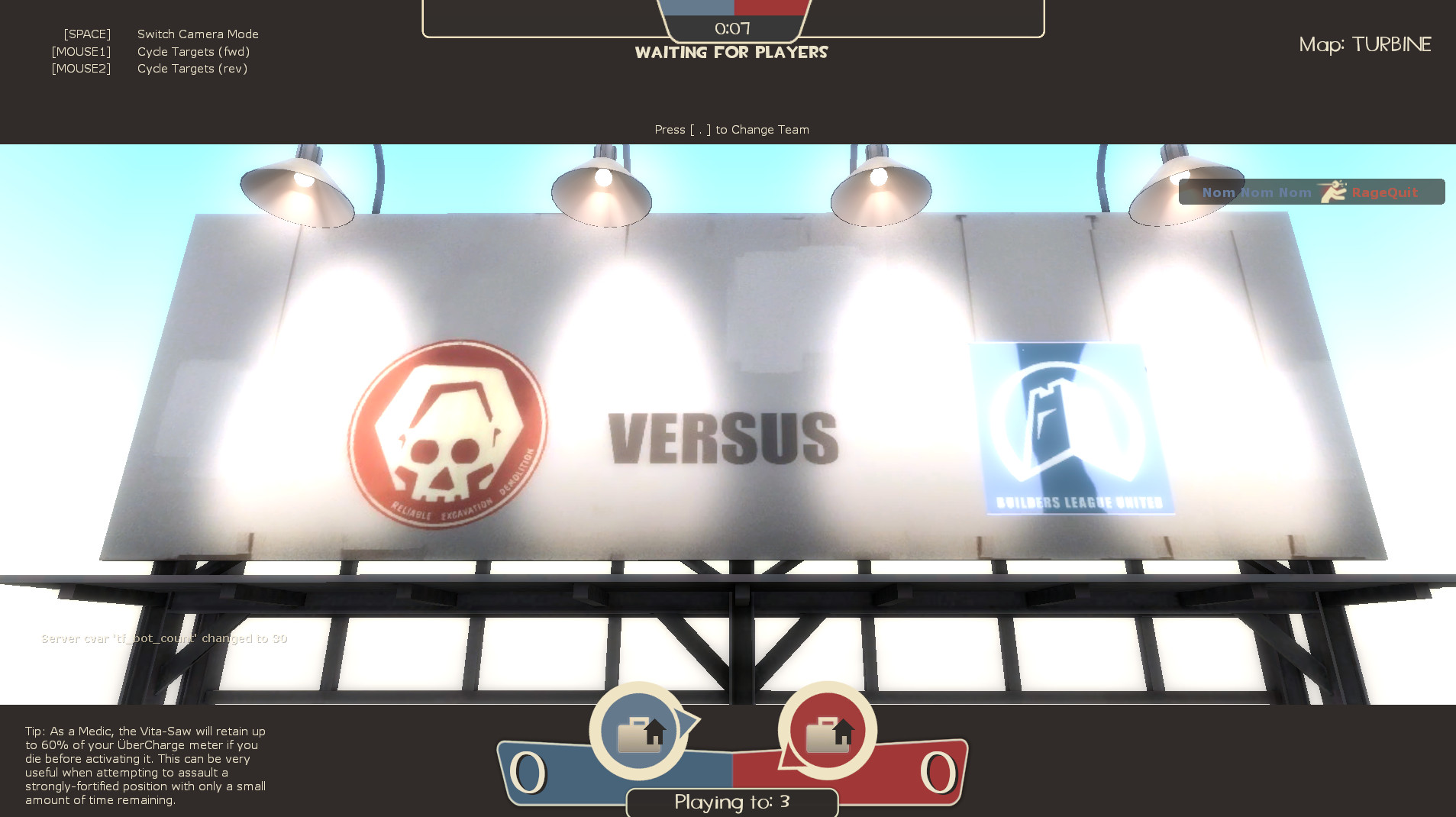Click the tf_bot_count server console message
Viewport: 1456px width, 817px height.
pyautogui.click(x=164, y=638)
